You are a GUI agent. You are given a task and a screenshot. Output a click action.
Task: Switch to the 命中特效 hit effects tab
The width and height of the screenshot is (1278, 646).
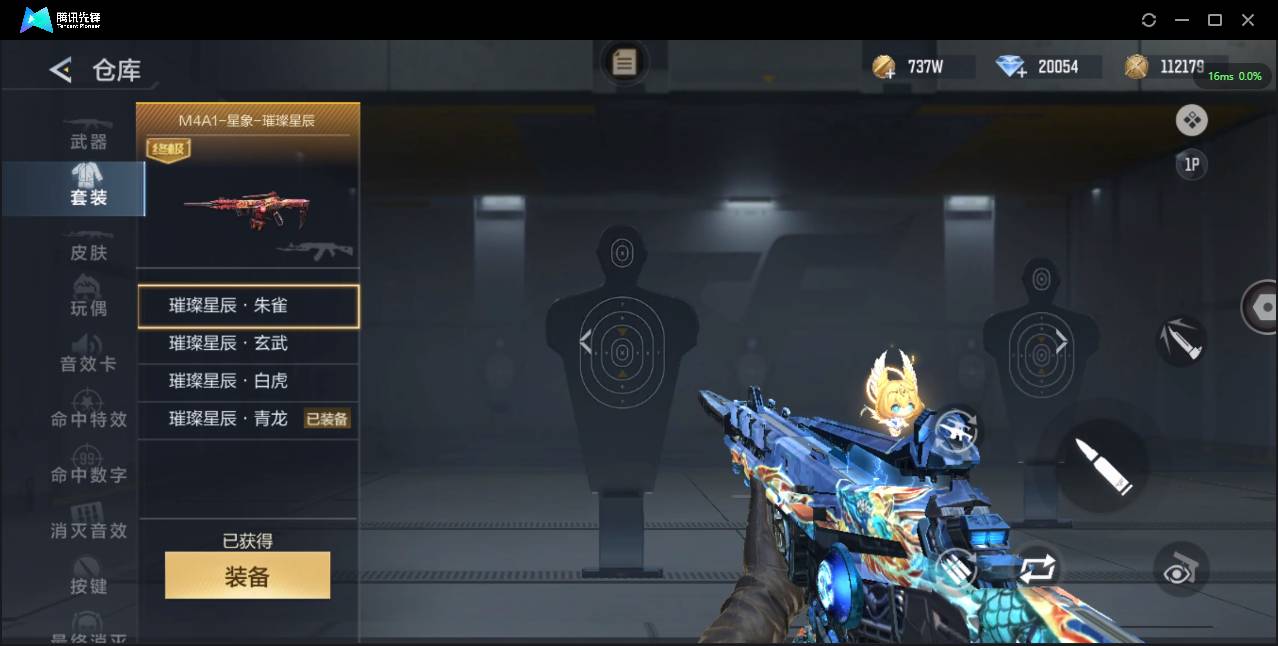click(88, 418)
